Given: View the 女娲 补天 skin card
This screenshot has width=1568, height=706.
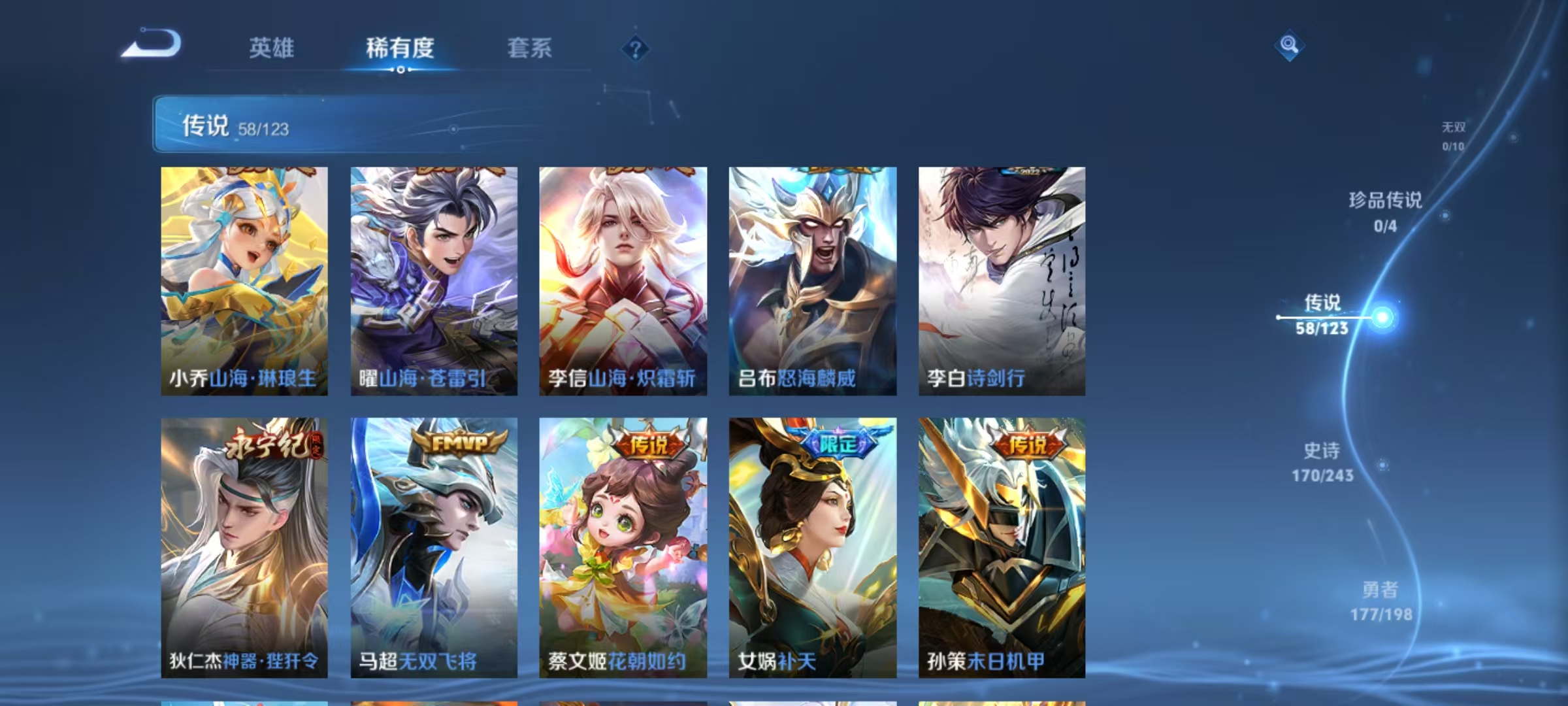Looking at the screenshot, I should 813,547.
